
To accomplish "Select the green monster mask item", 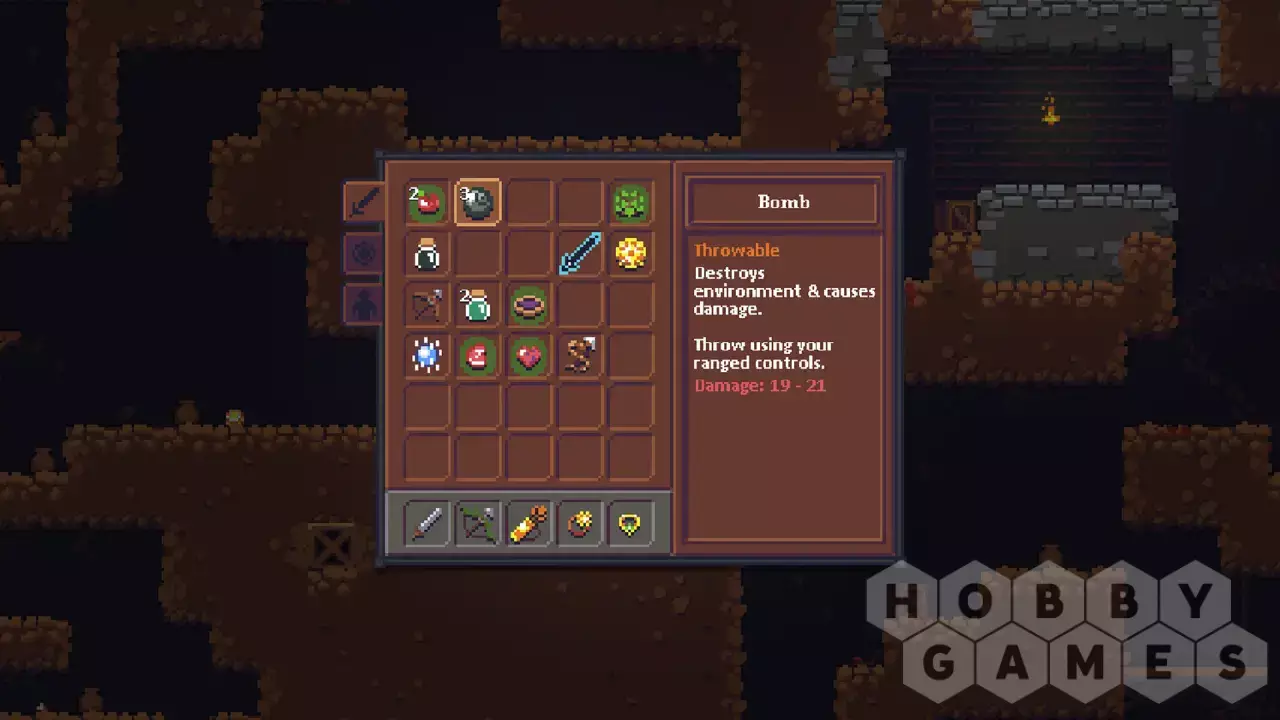I will coord(630,203).
